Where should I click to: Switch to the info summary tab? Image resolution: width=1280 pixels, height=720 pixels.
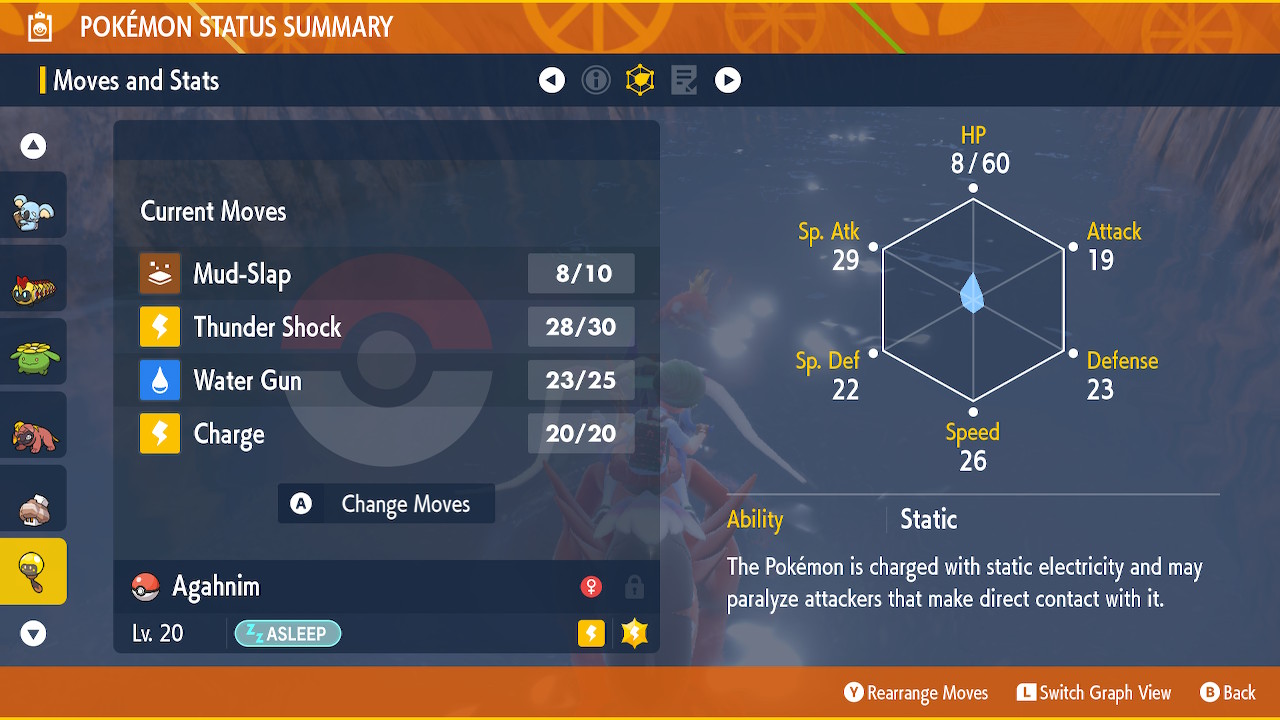click(596, 80)
